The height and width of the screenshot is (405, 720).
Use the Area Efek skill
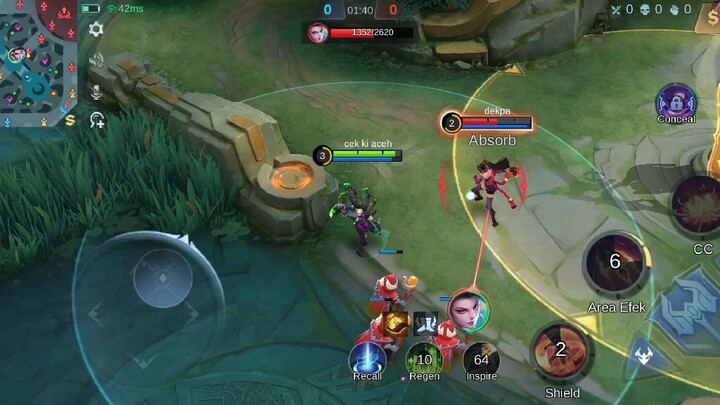tap(614, 263)
